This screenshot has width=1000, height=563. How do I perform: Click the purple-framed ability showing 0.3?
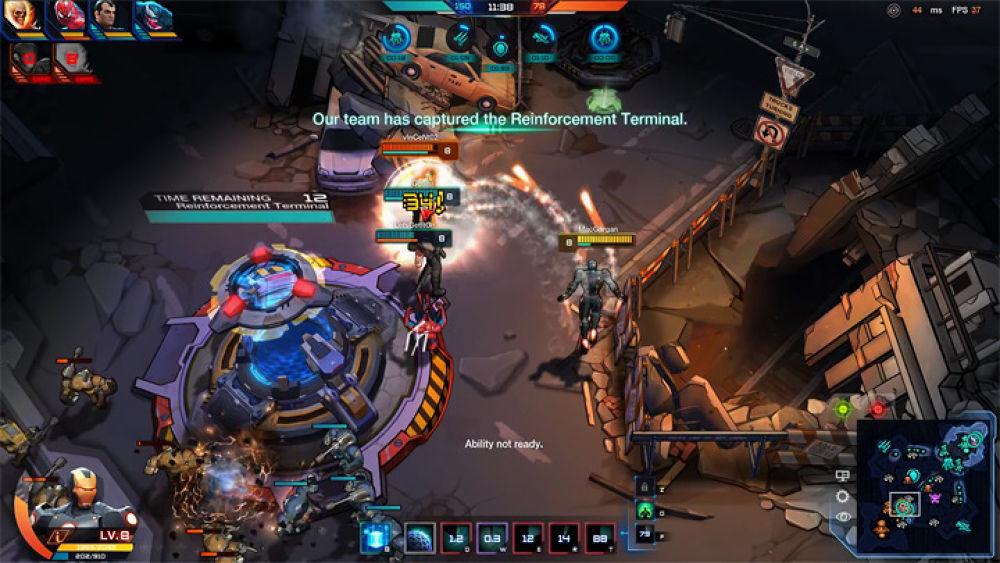pos(492,538)
